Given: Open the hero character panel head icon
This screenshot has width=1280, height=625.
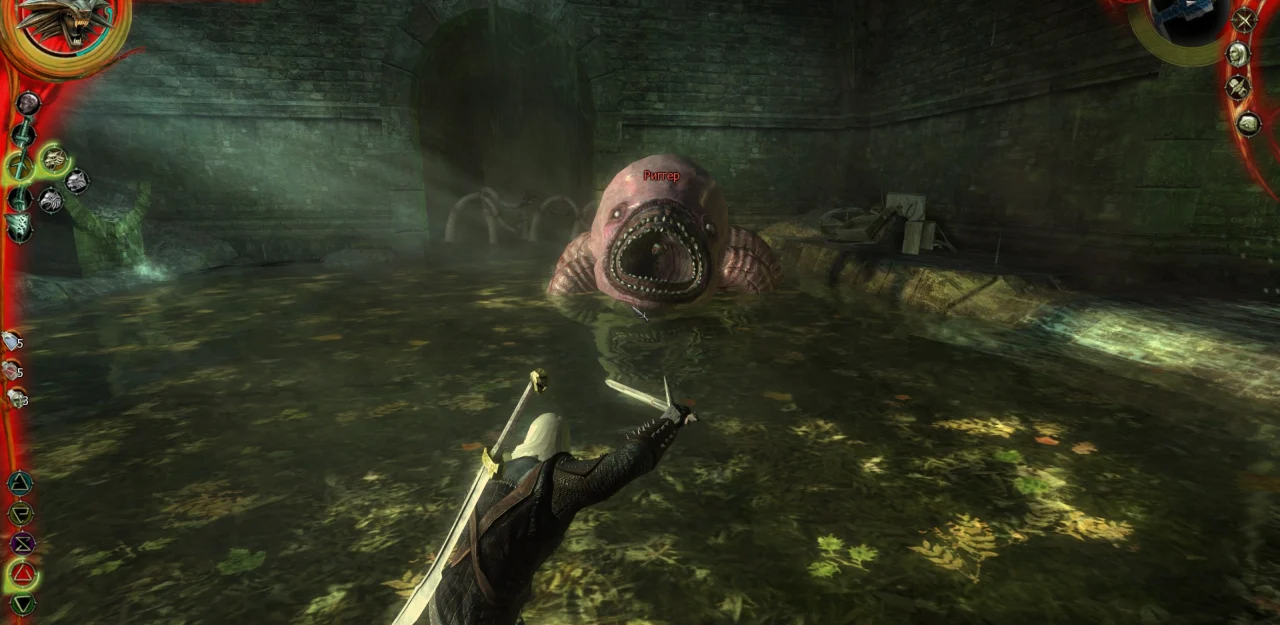Looking at the screenshot, I should pos(1238,54).
